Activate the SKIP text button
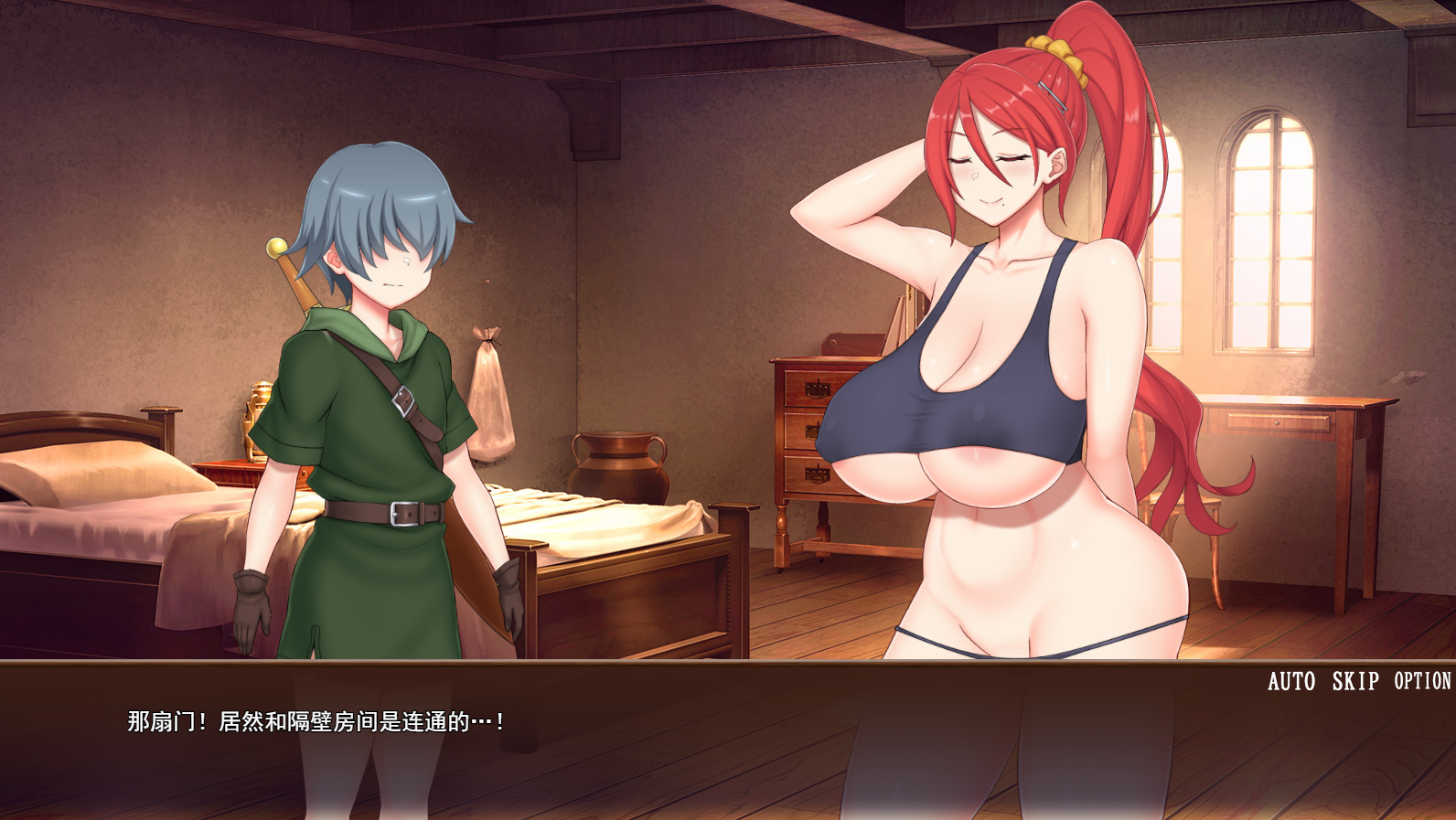The height and width of the screenshot is (820, 1456). click(x=1354, y=681)
